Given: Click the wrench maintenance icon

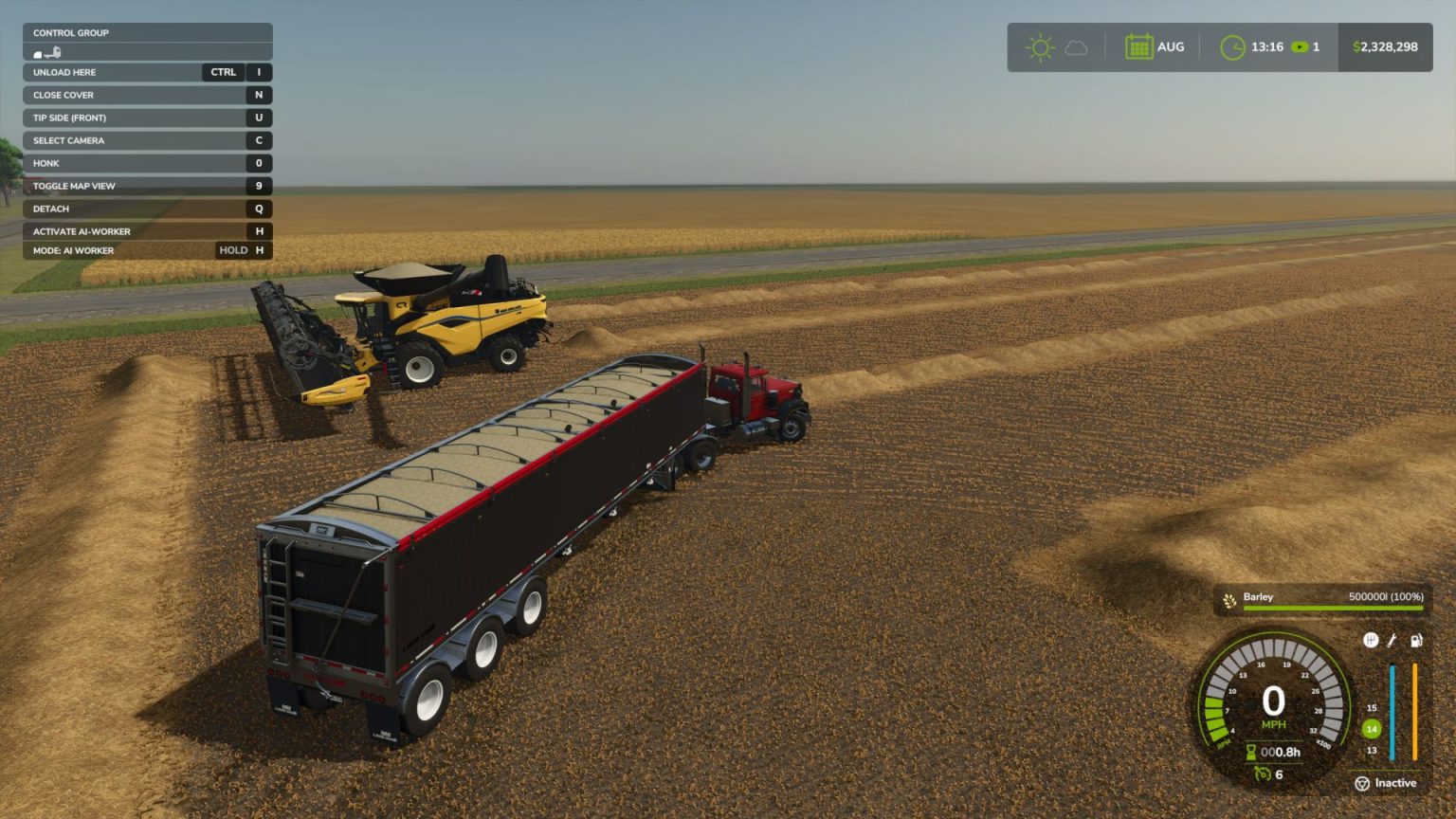Looking at the screenshot, I should tap(1392, 639).
